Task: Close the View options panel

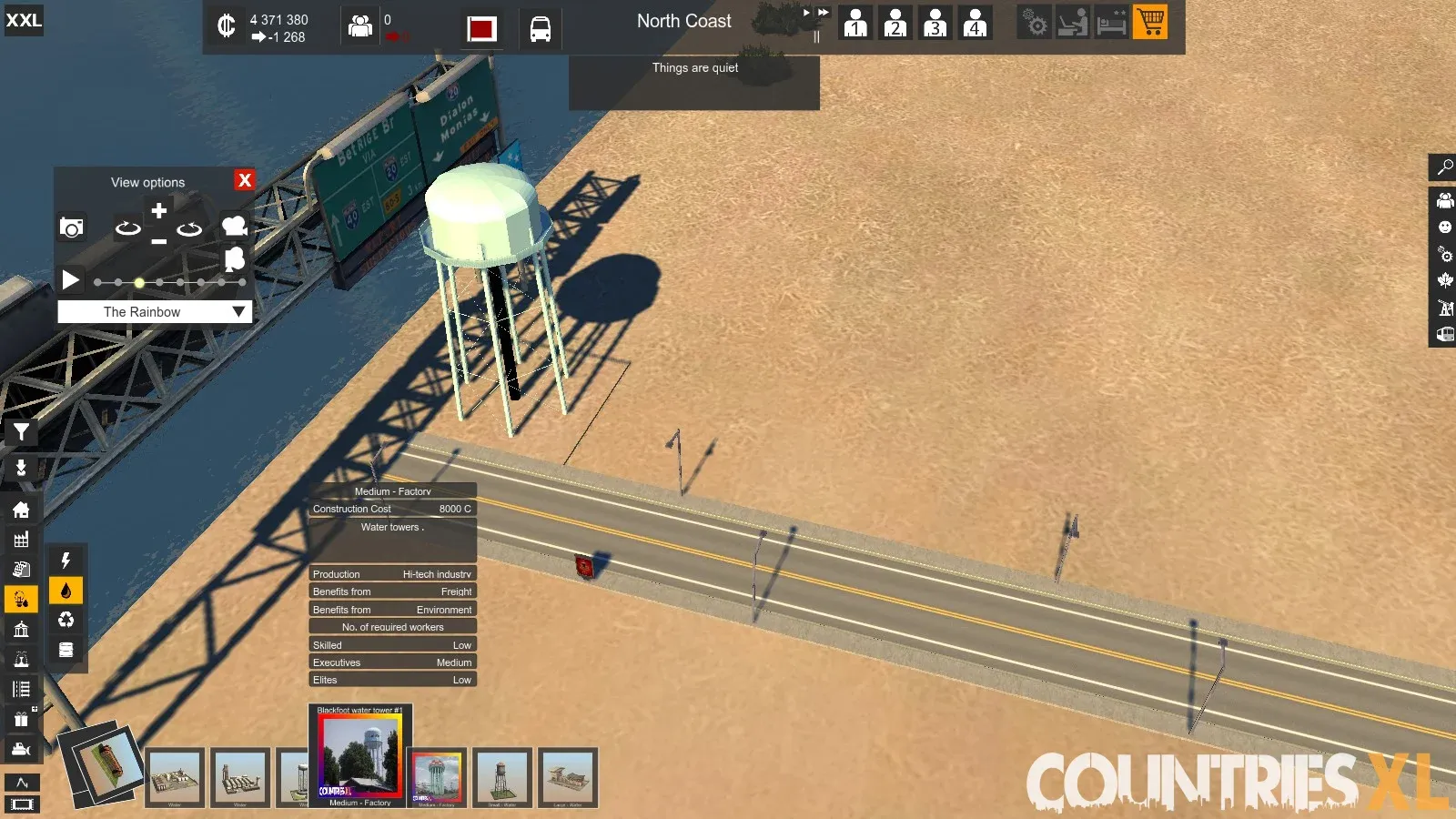Action: click(x=244, y=180)
